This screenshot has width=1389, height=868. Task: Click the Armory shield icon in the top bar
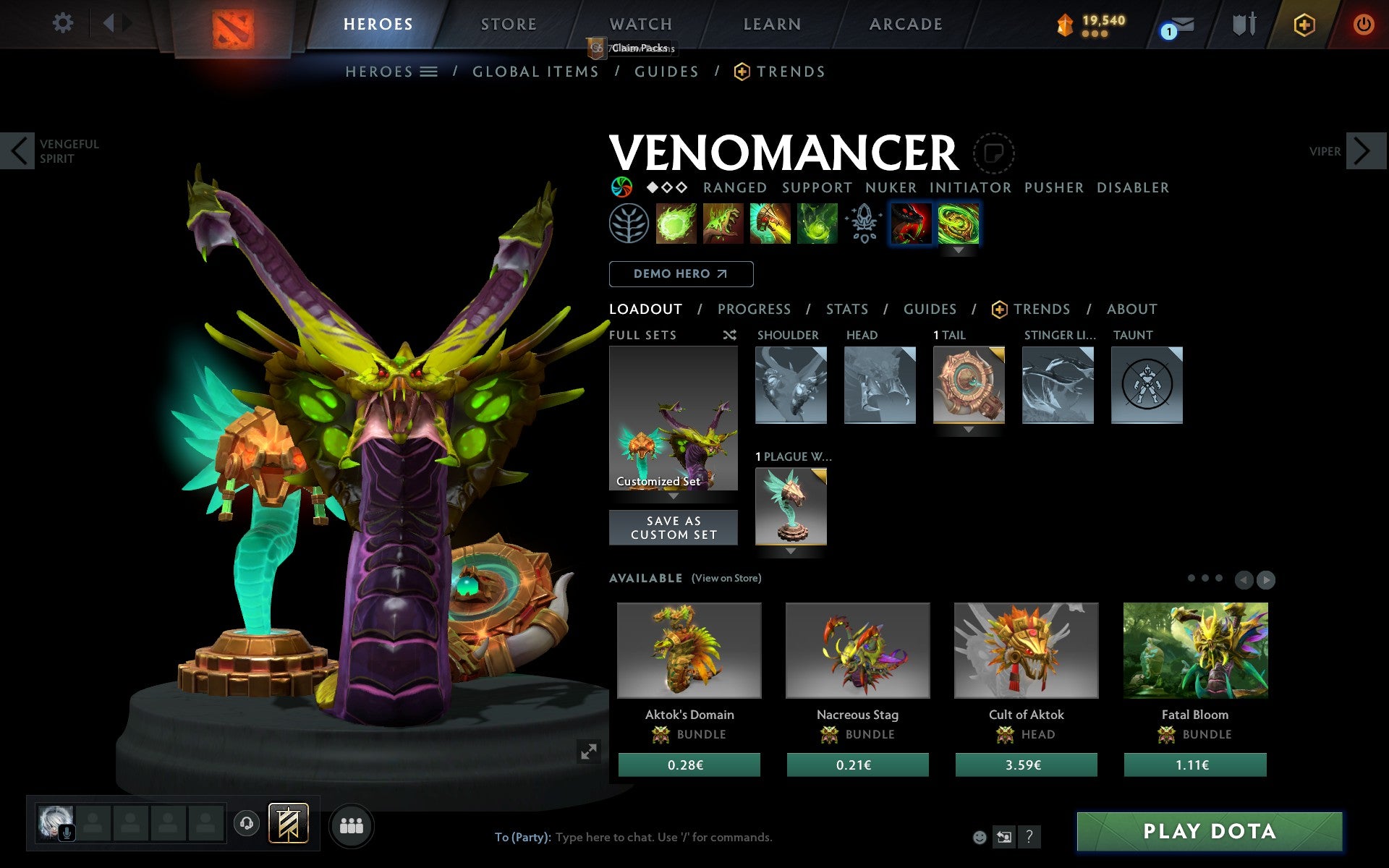[1243, 23]
